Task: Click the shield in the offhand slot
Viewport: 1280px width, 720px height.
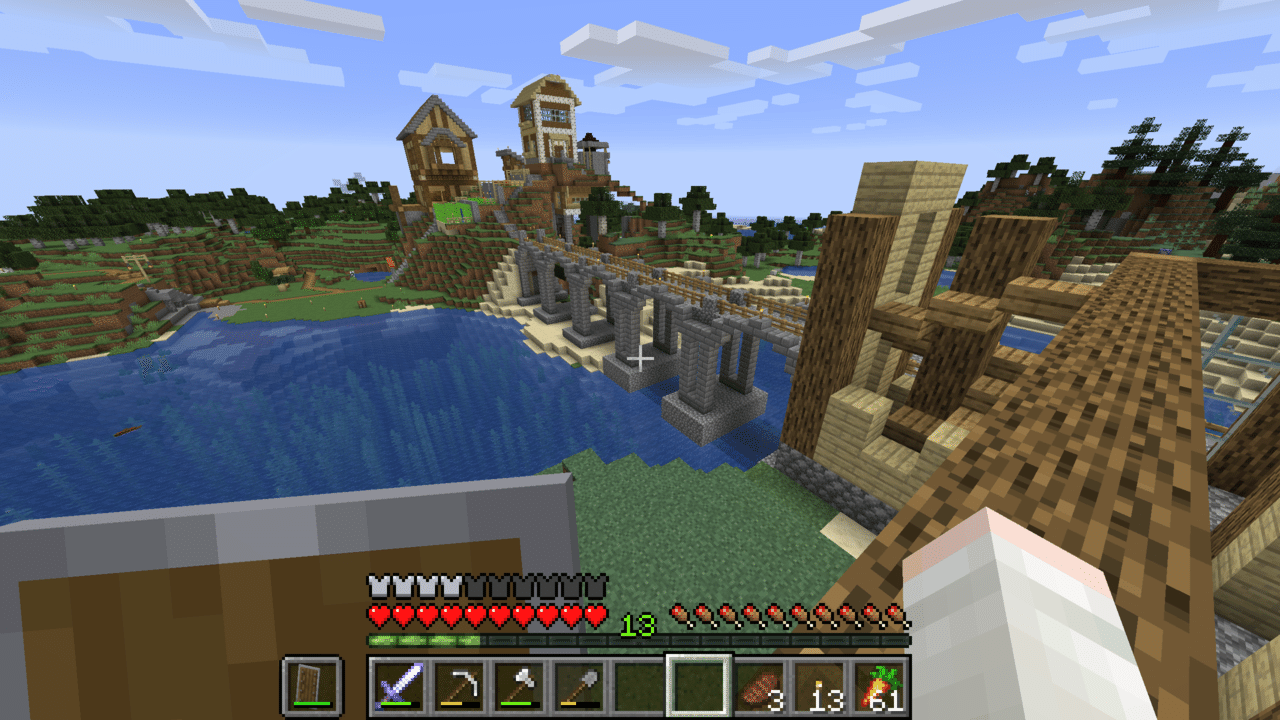Action: point(312,684)
